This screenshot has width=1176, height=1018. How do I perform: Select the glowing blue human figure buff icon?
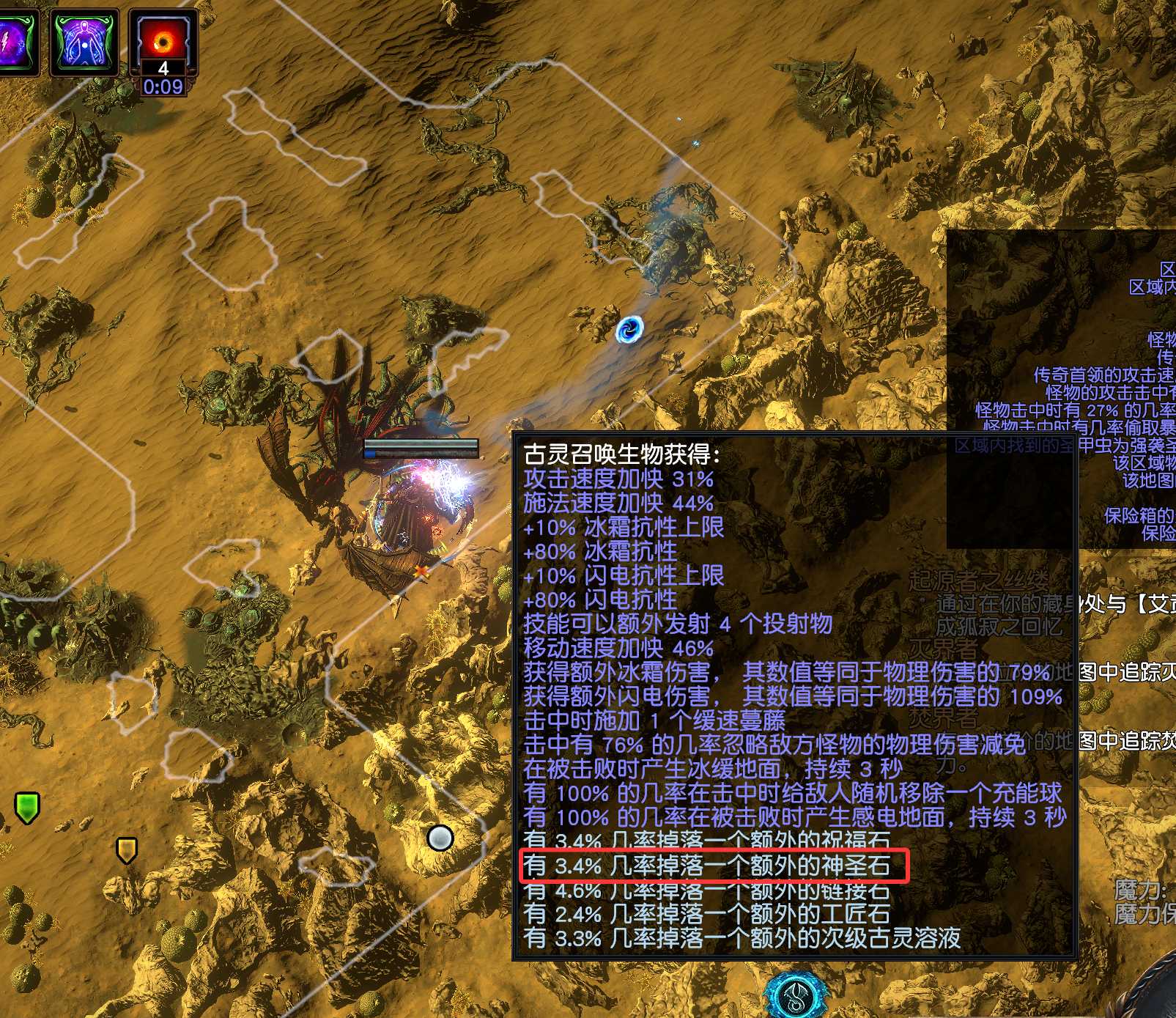point(84,42)
